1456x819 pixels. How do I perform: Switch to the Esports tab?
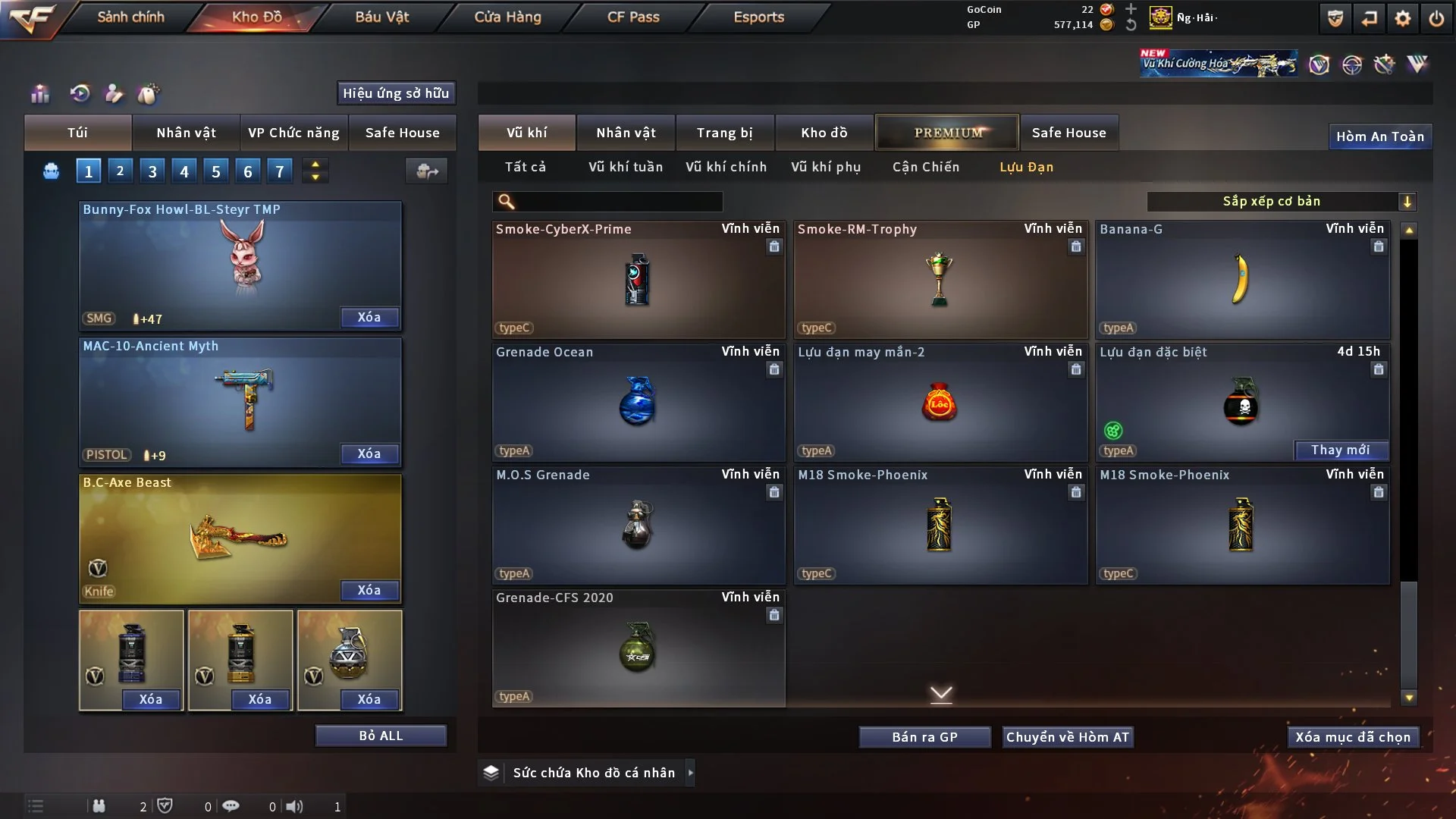click(x=758, y=17)
